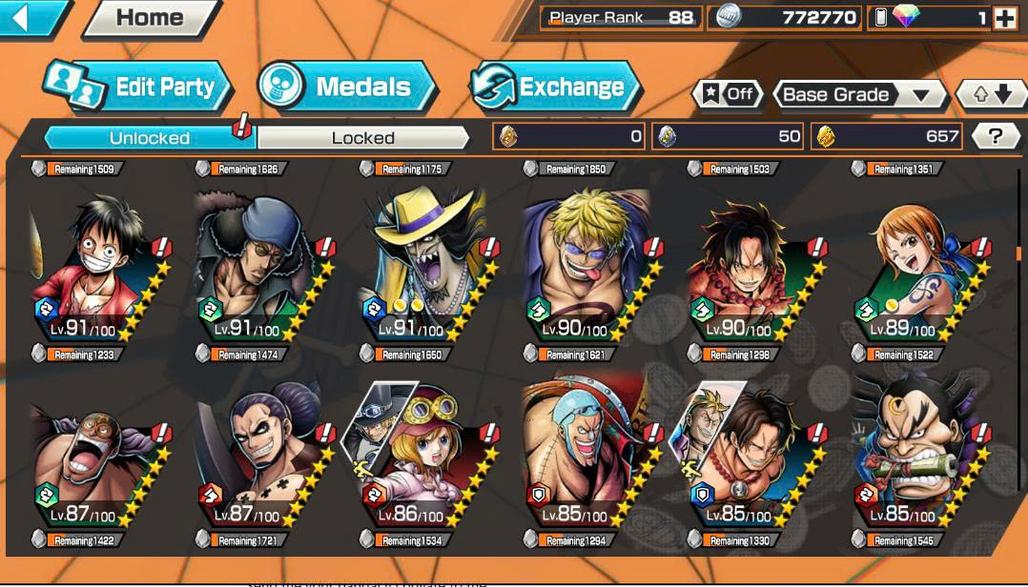Open the question mark help button
The width and height of the screenshot is (1028, 587).
click(x=994, y=137)
